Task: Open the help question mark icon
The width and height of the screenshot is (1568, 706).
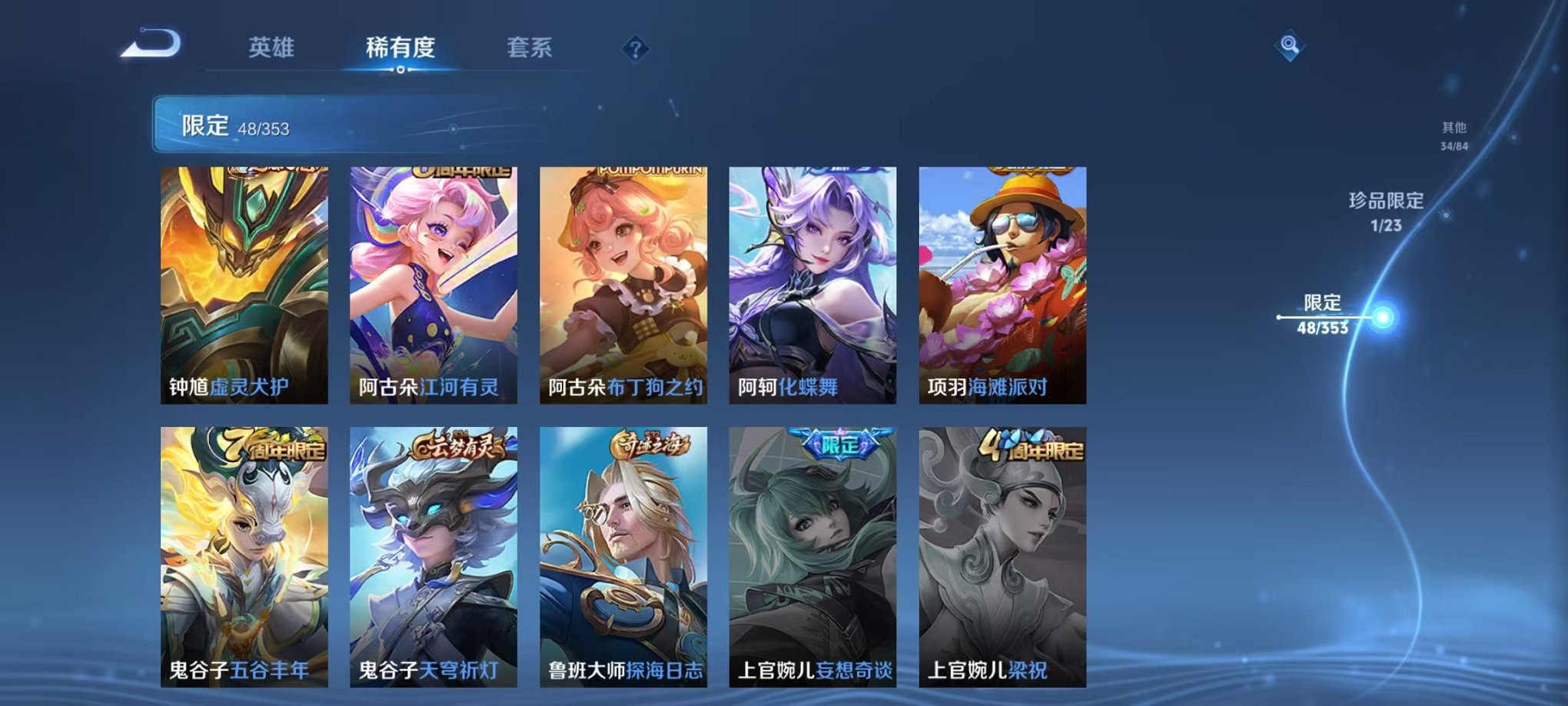Action: tap(634, 48)
